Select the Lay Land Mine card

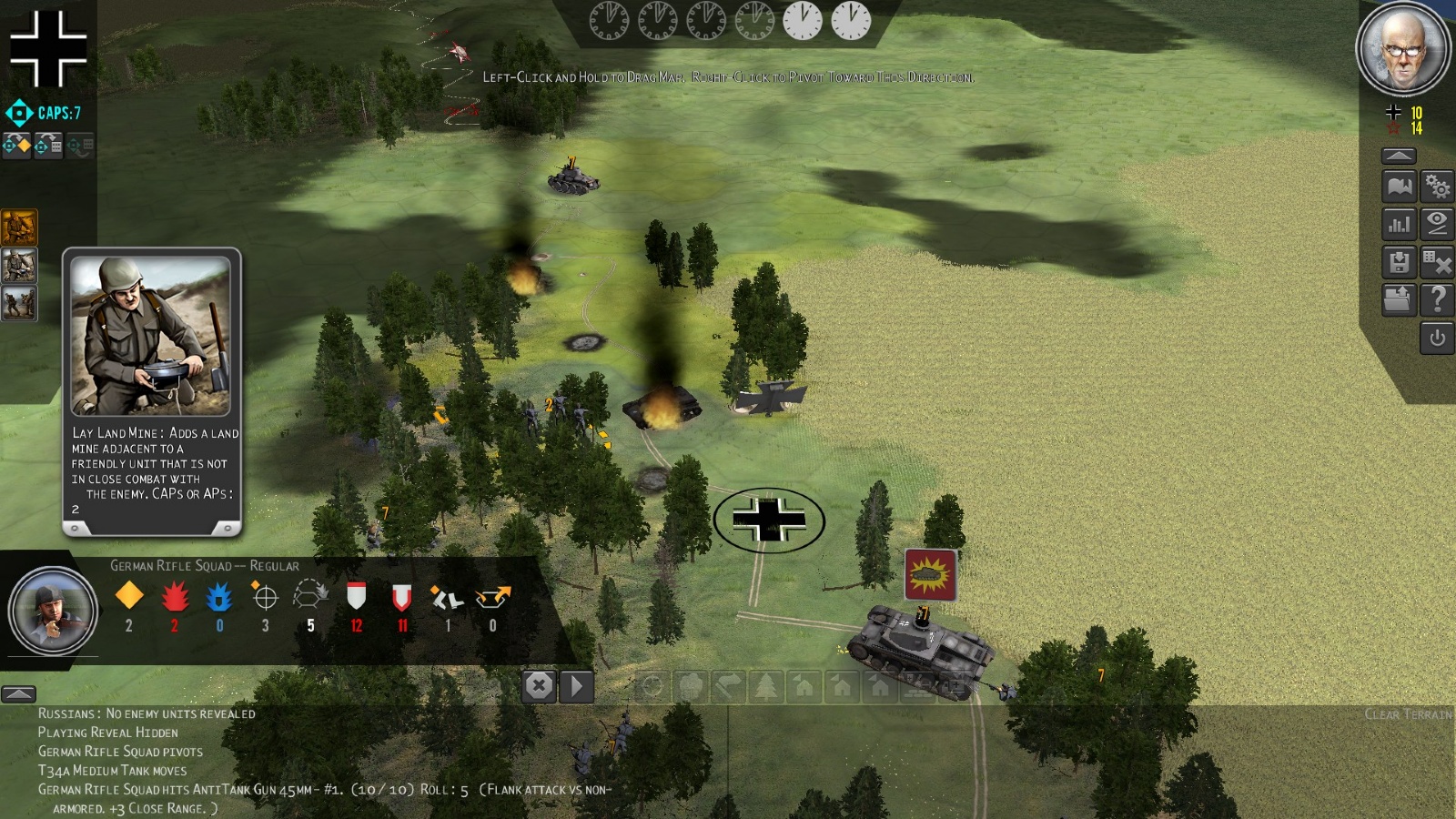click(x=151, y=391)
